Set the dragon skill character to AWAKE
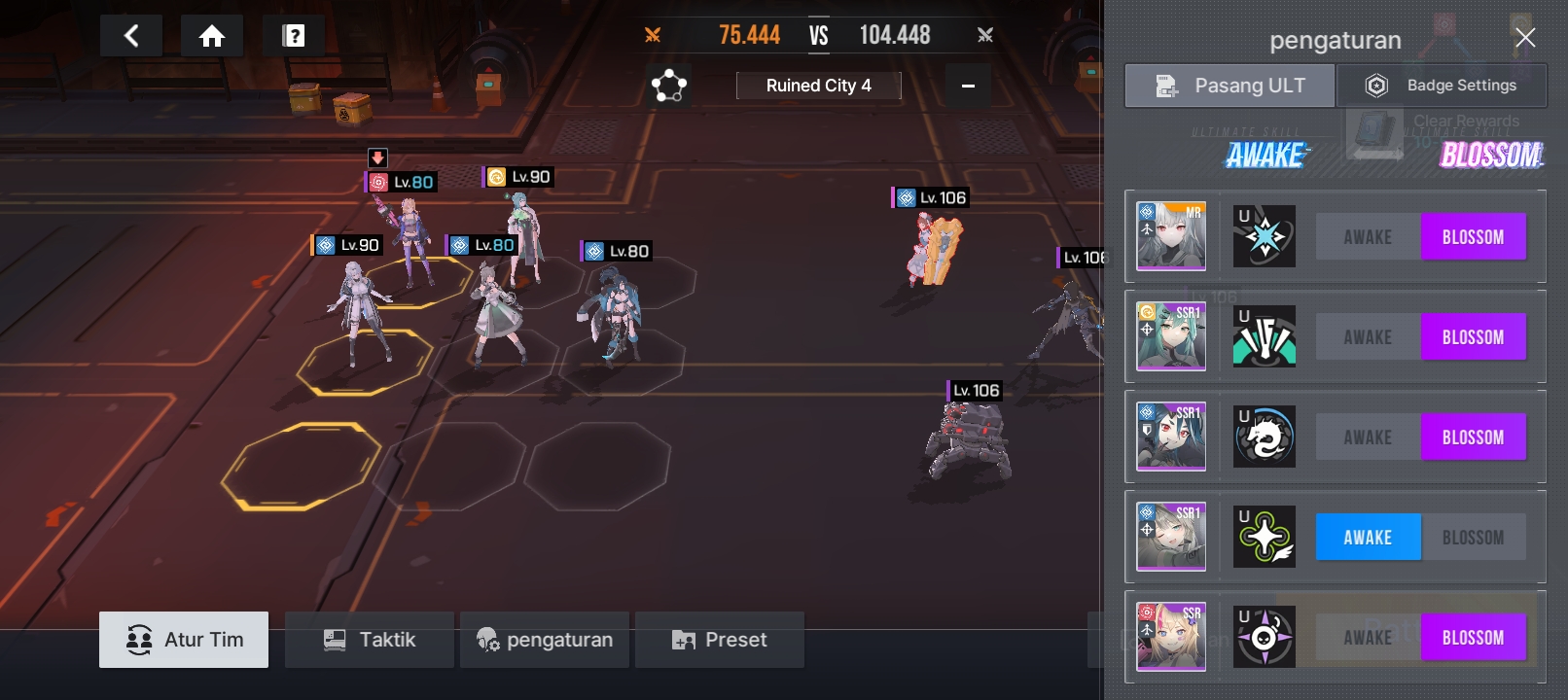 [x=1368, y=437]
